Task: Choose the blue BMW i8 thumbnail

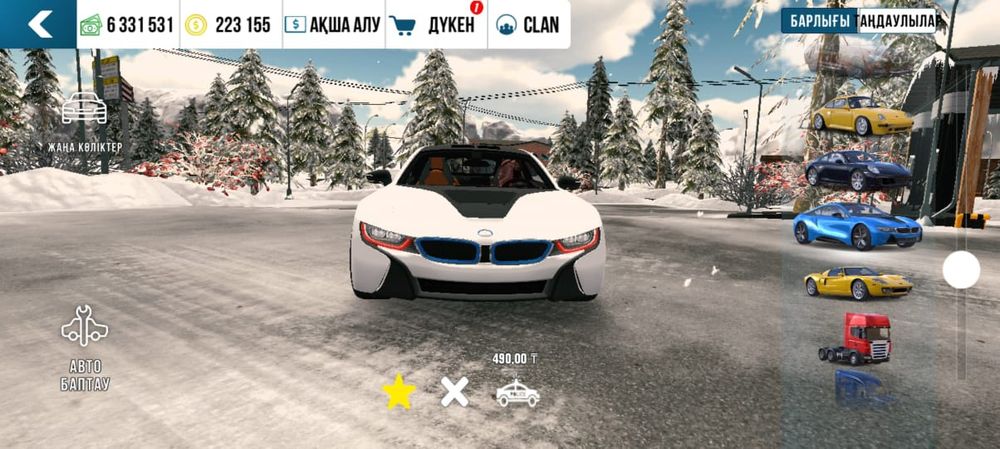Action: pyautogui.click(x=857, y=225)
